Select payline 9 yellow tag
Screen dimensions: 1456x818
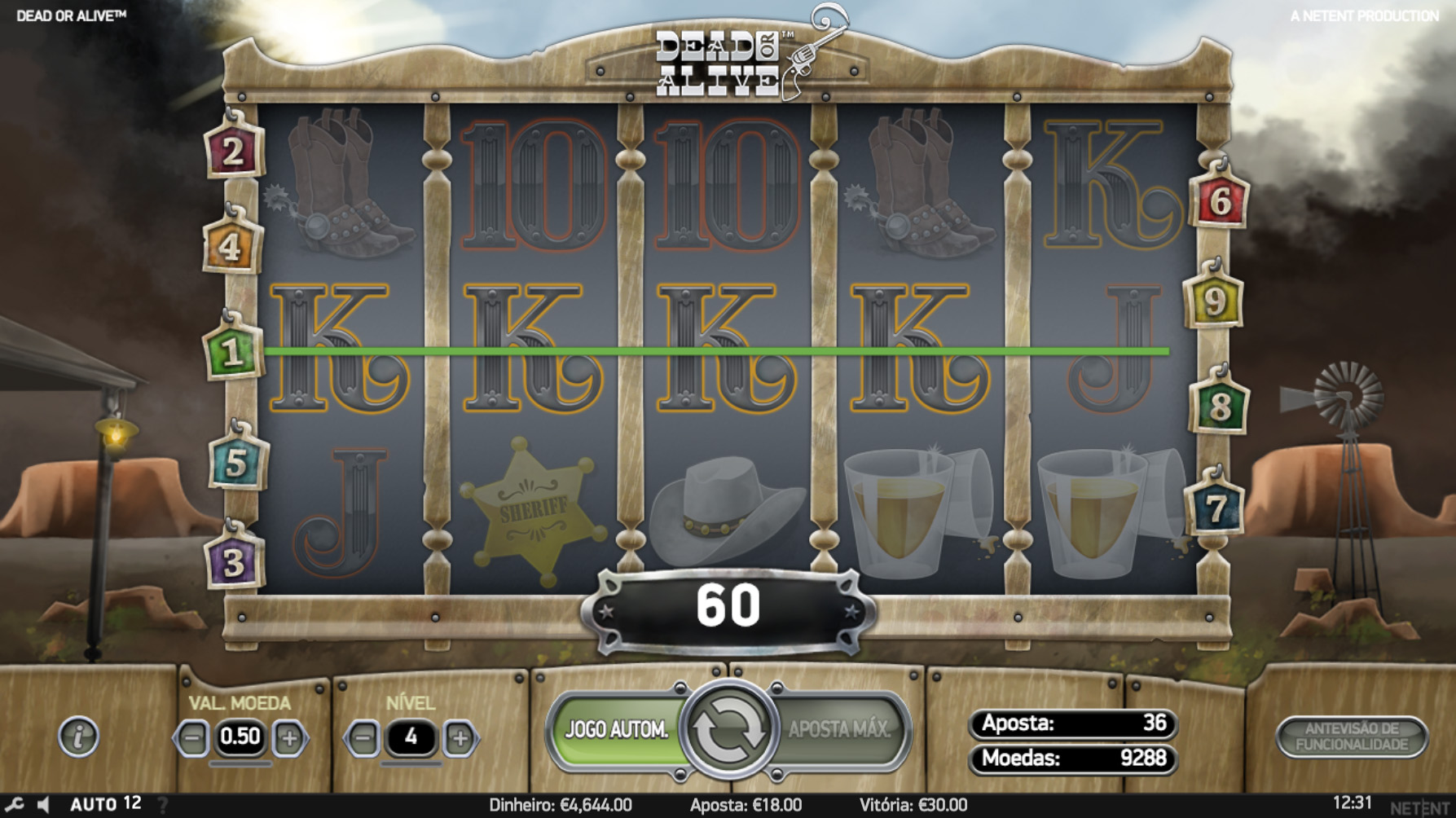coord(1214,300)
